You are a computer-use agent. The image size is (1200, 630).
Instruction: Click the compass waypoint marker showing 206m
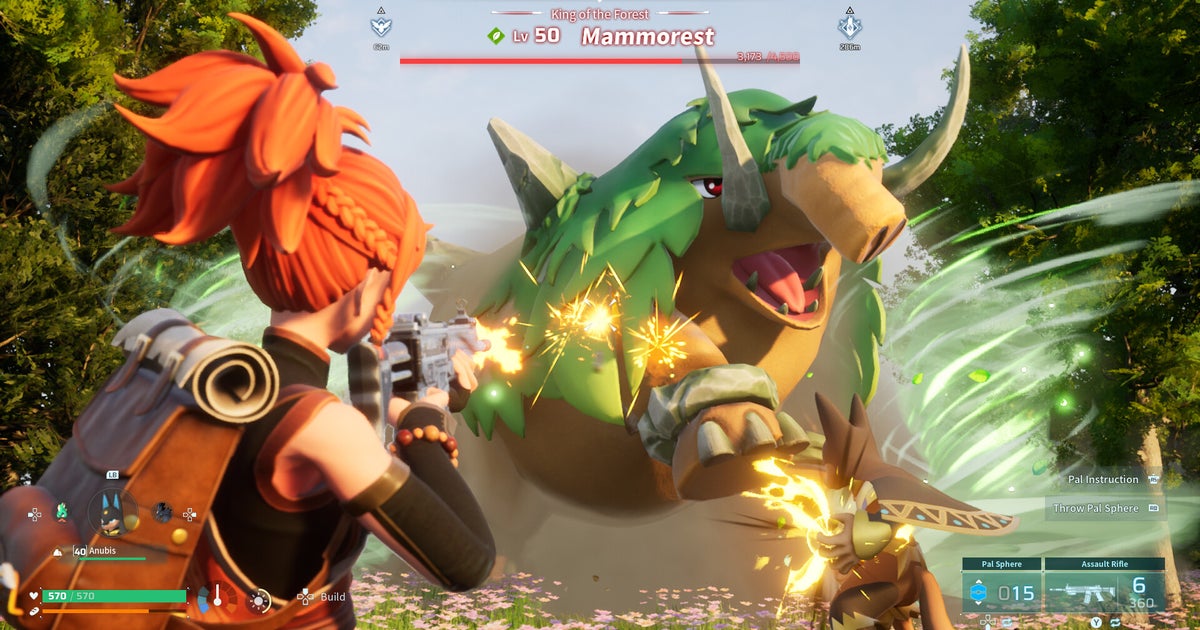[x=849, y=27]
